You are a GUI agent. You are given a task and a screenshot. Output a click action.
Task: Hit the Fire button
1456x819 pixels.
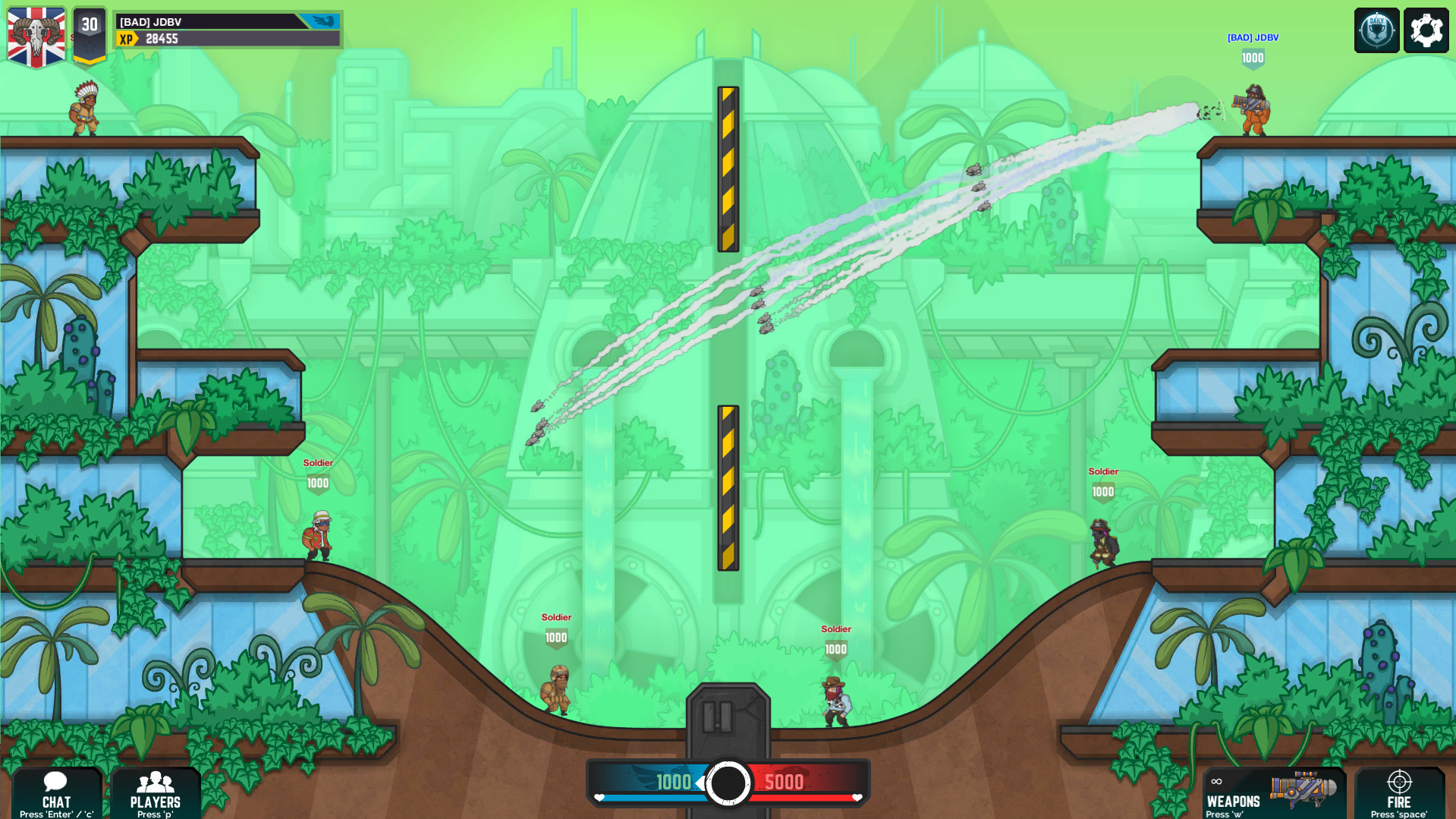1399,793
